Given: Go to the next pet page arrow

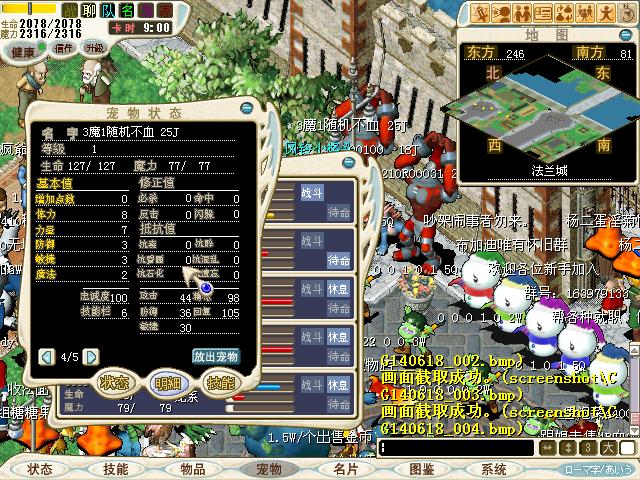Looking at the screenshot, I should coord(89,356).
